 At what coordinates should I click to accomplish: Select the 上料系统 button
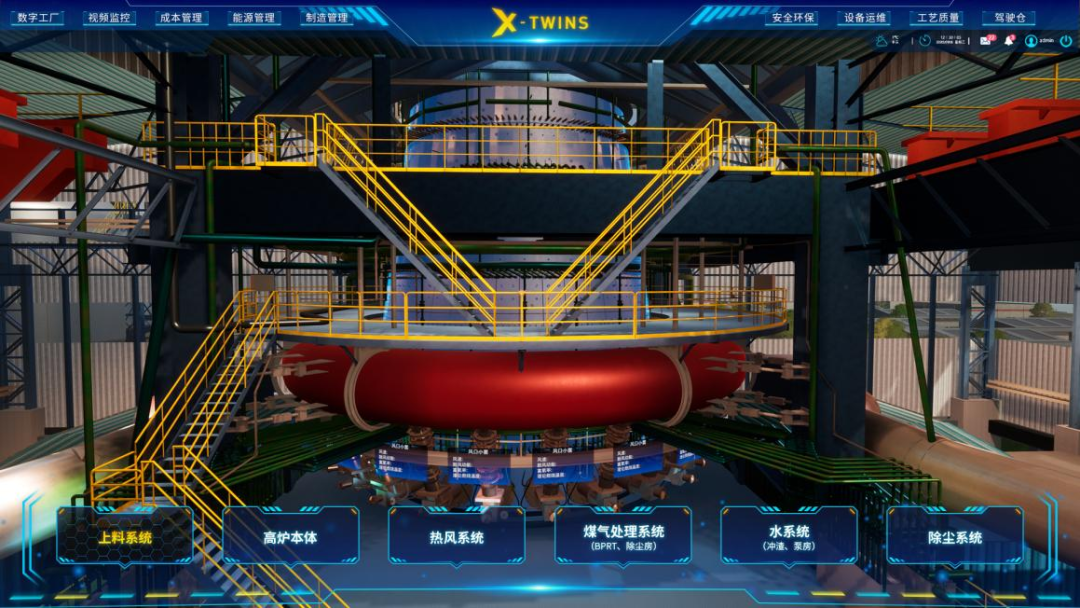coord(125,537)
